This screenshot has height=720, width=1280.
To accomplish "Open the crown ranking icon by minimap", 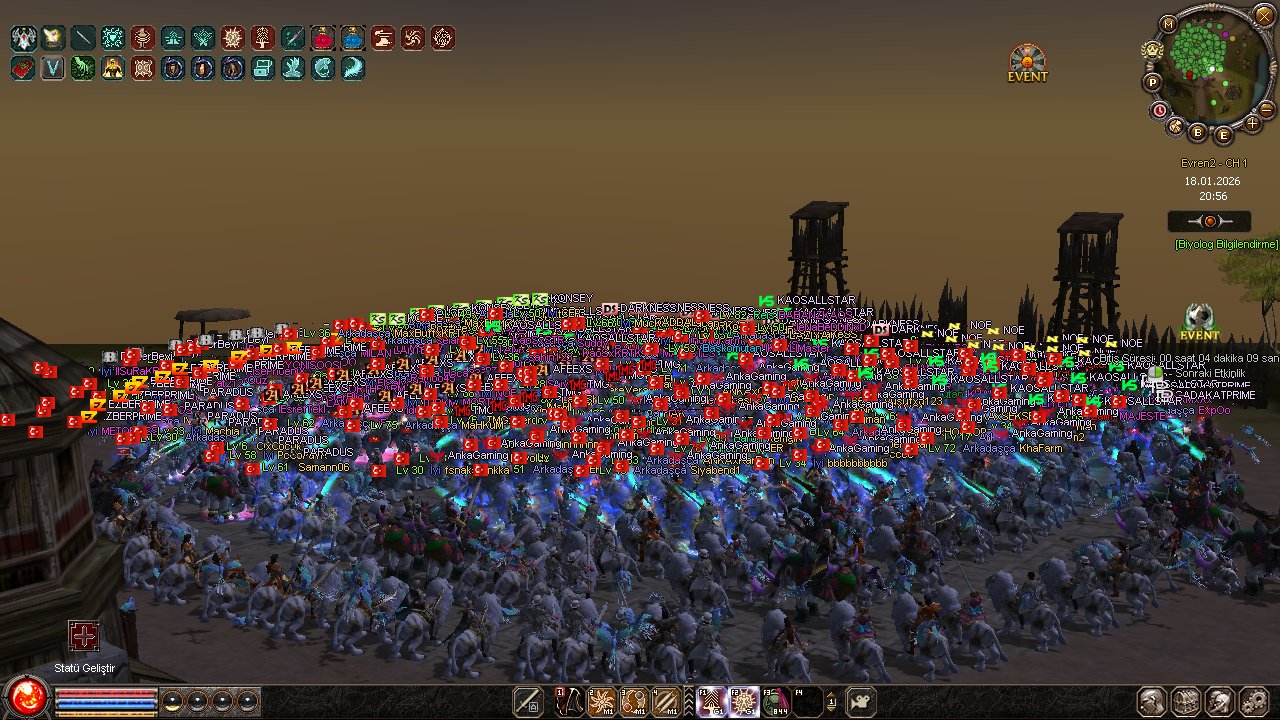I will tap(1152, 49).
